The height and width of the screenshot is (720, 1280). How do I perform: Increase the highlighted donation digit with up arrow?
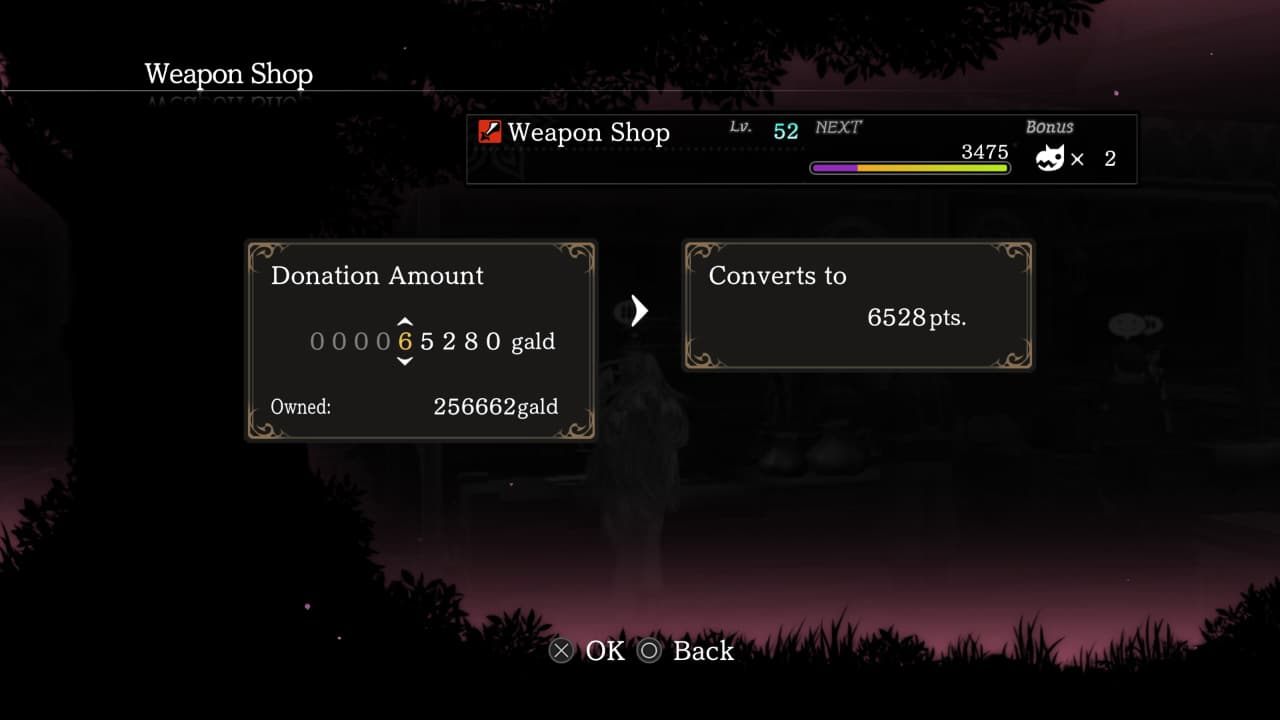point(405,322)
